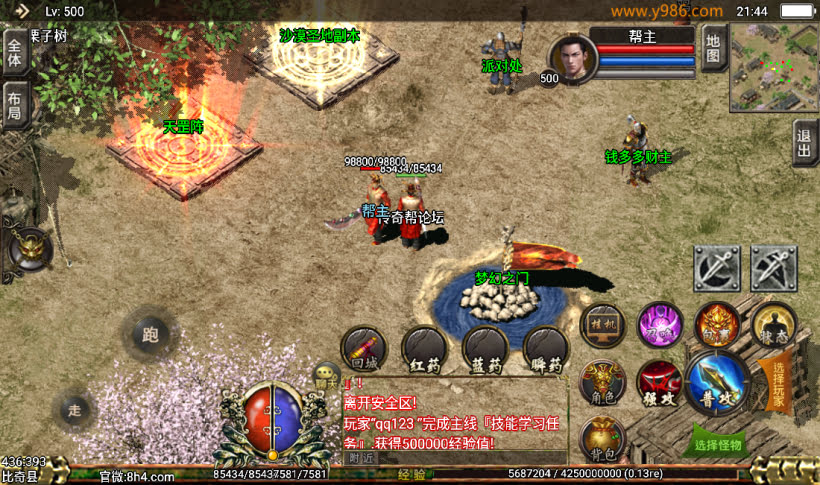Open the 角色 character sheet
Screen dimensions: 820x485
[602, 383]
